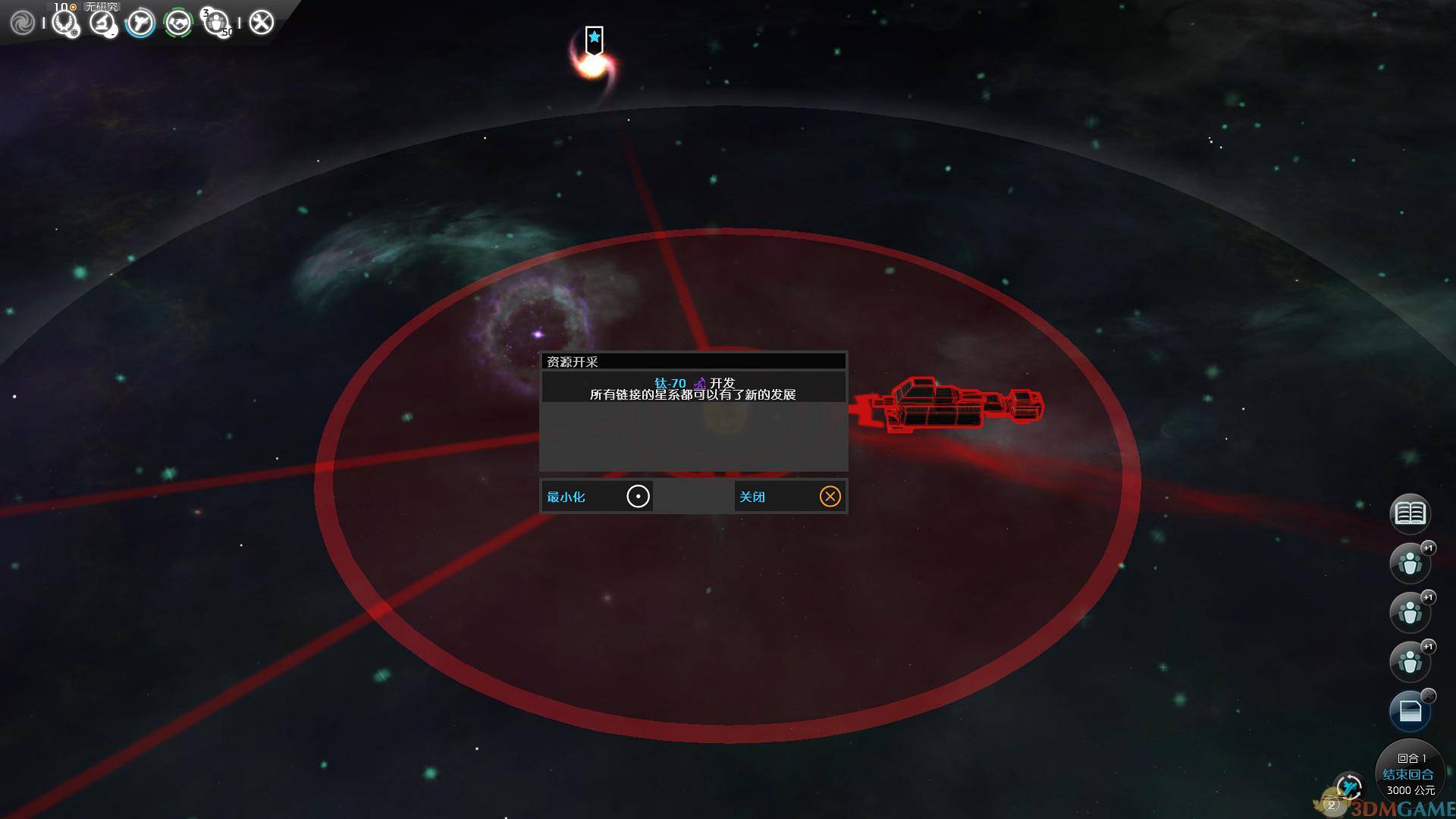The height and width of the screenshot is (819, 1456).
Task: Open the wrench and screwdriver options
Action: (261, 23)
